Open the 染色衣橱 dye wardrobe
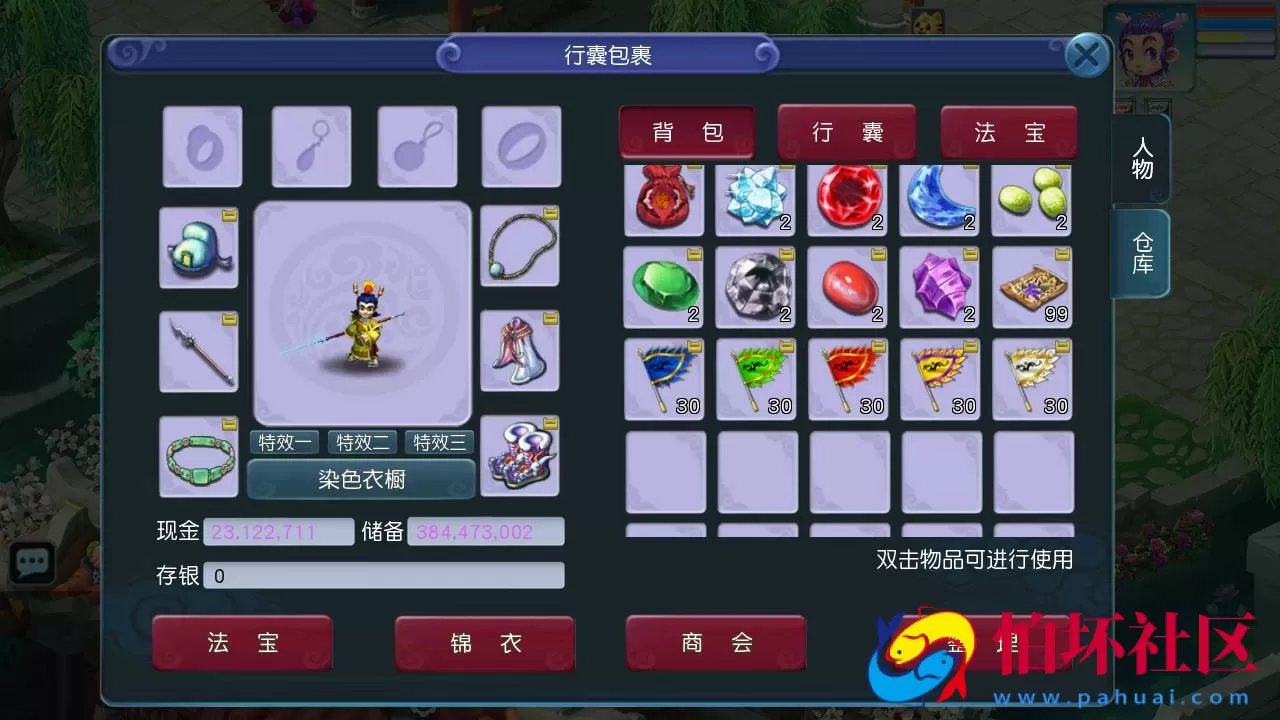This screenshot has height=720, width=1280. pos(362,480)
